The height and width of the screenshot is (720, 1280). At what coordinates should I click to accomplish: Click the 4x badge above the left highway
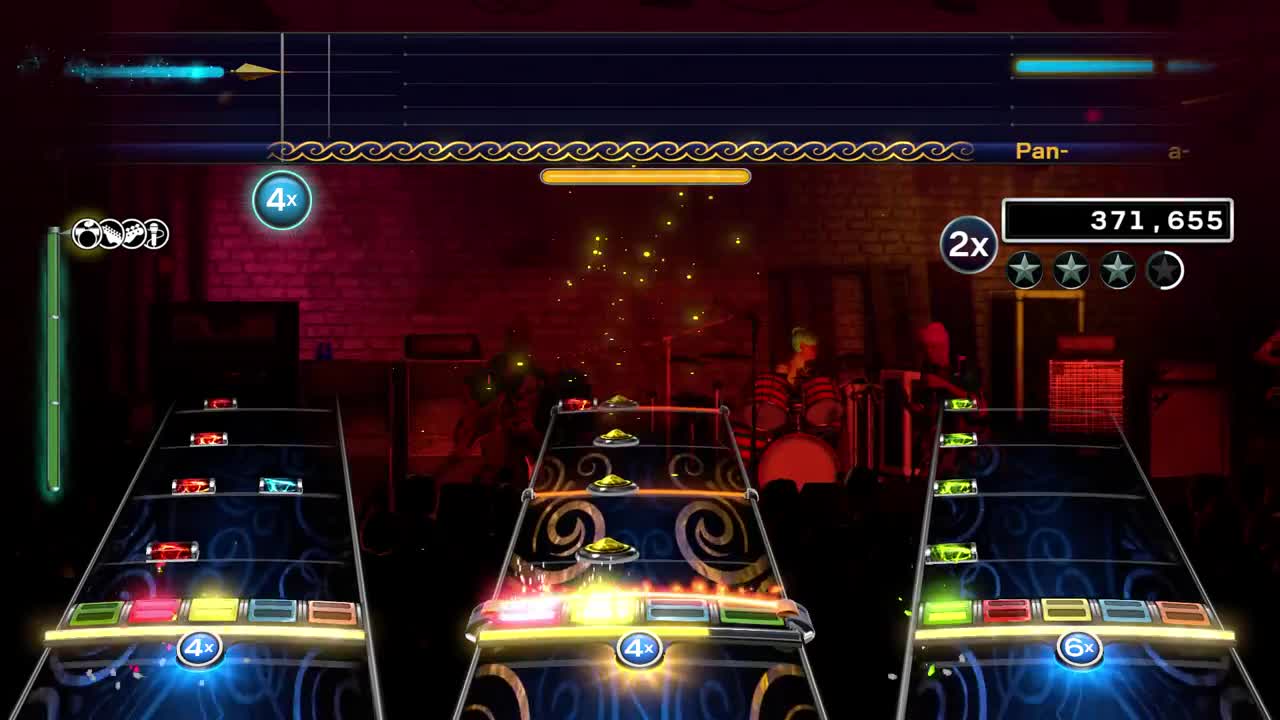281,199
